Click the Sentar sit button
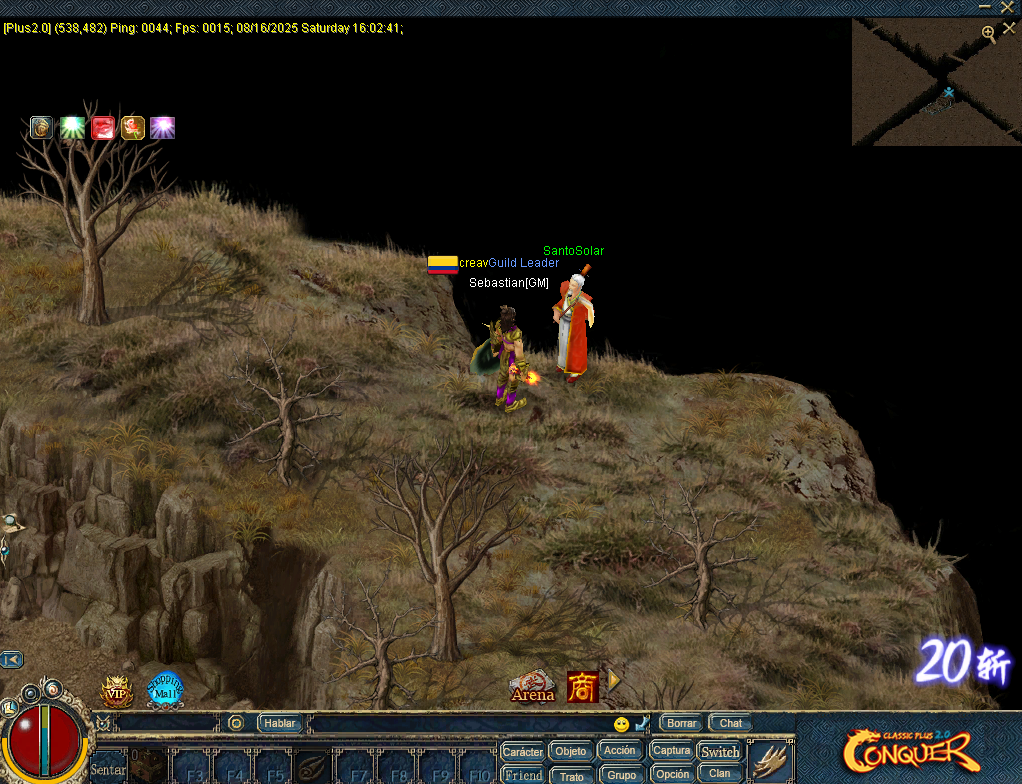Image resolution: width=1022 pixels, height=784 pixels. 108,769
